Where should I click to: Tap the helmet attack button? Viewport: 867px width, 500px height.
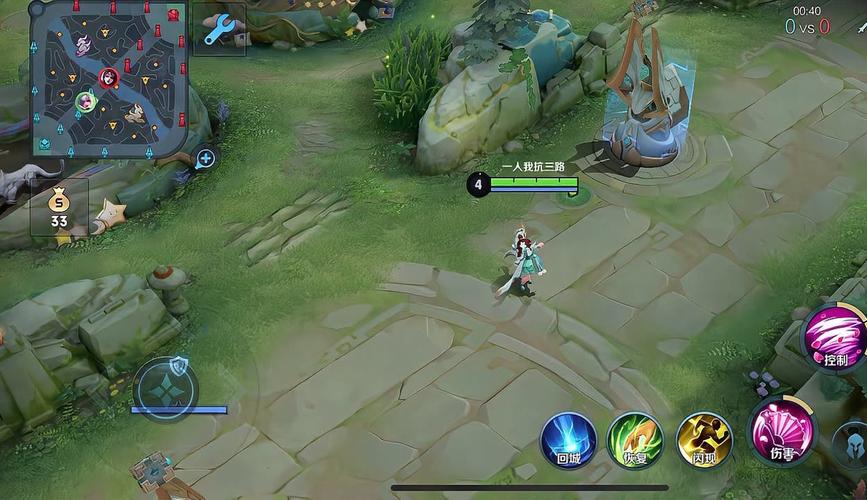pos(852,439)
